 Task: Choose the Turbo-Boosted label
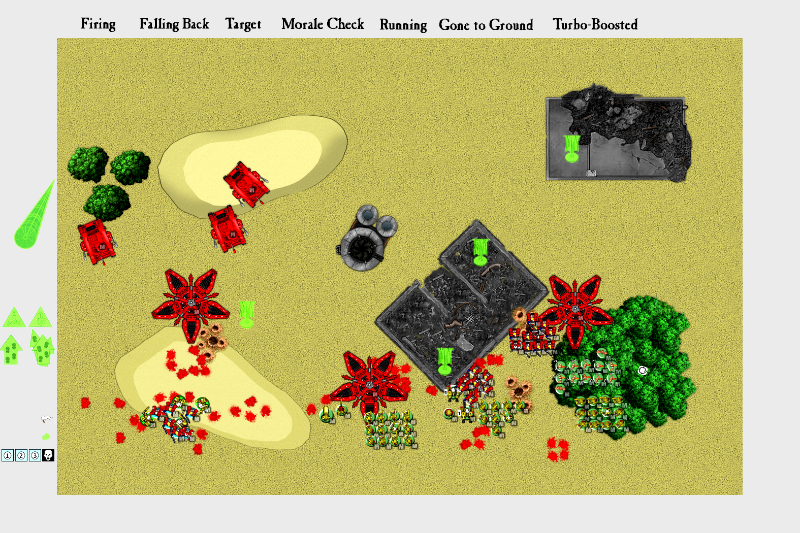pos(595,24)
